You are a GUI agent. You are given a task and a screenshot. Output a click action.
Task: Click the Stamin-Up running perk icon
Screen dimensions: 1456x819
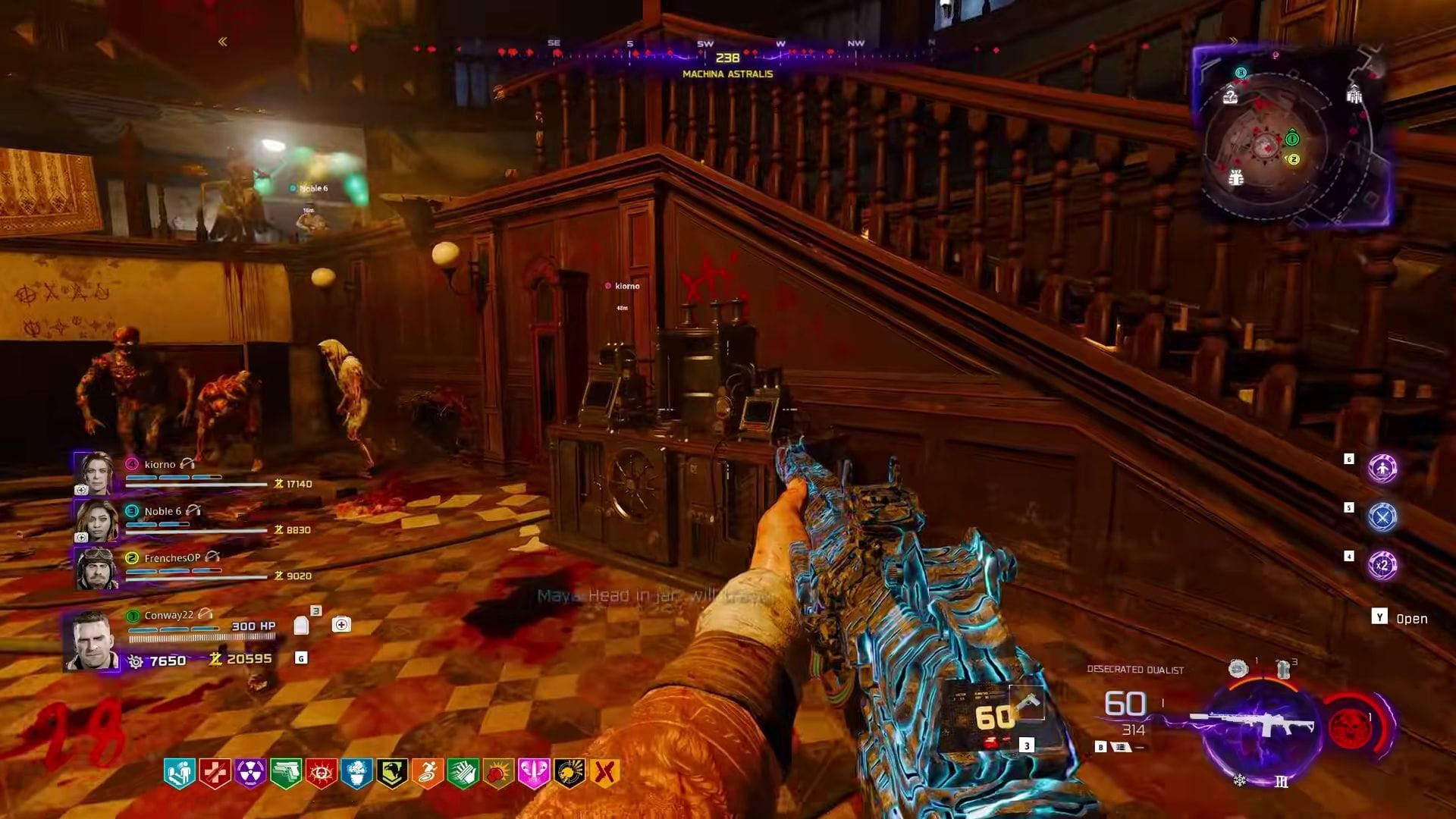point(427,771)
